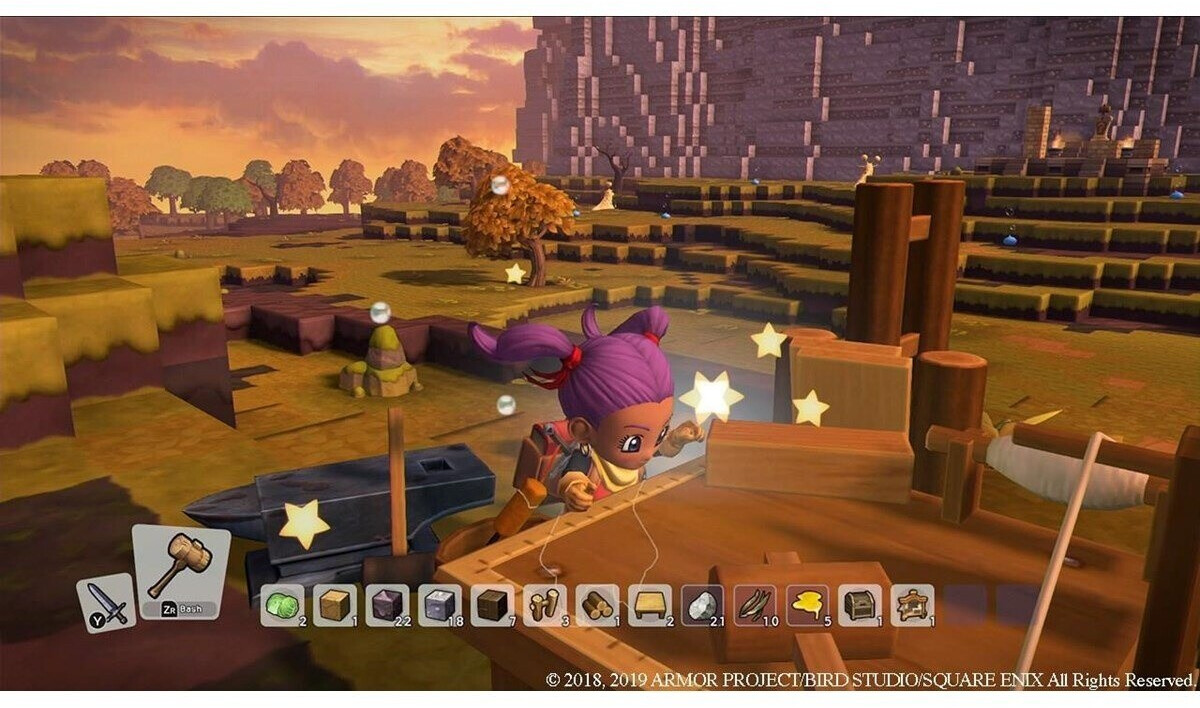The height and width of the screenshot is (708, 1200).
Task: Pick the wooden fence posts slot
Action: (544, 605)
